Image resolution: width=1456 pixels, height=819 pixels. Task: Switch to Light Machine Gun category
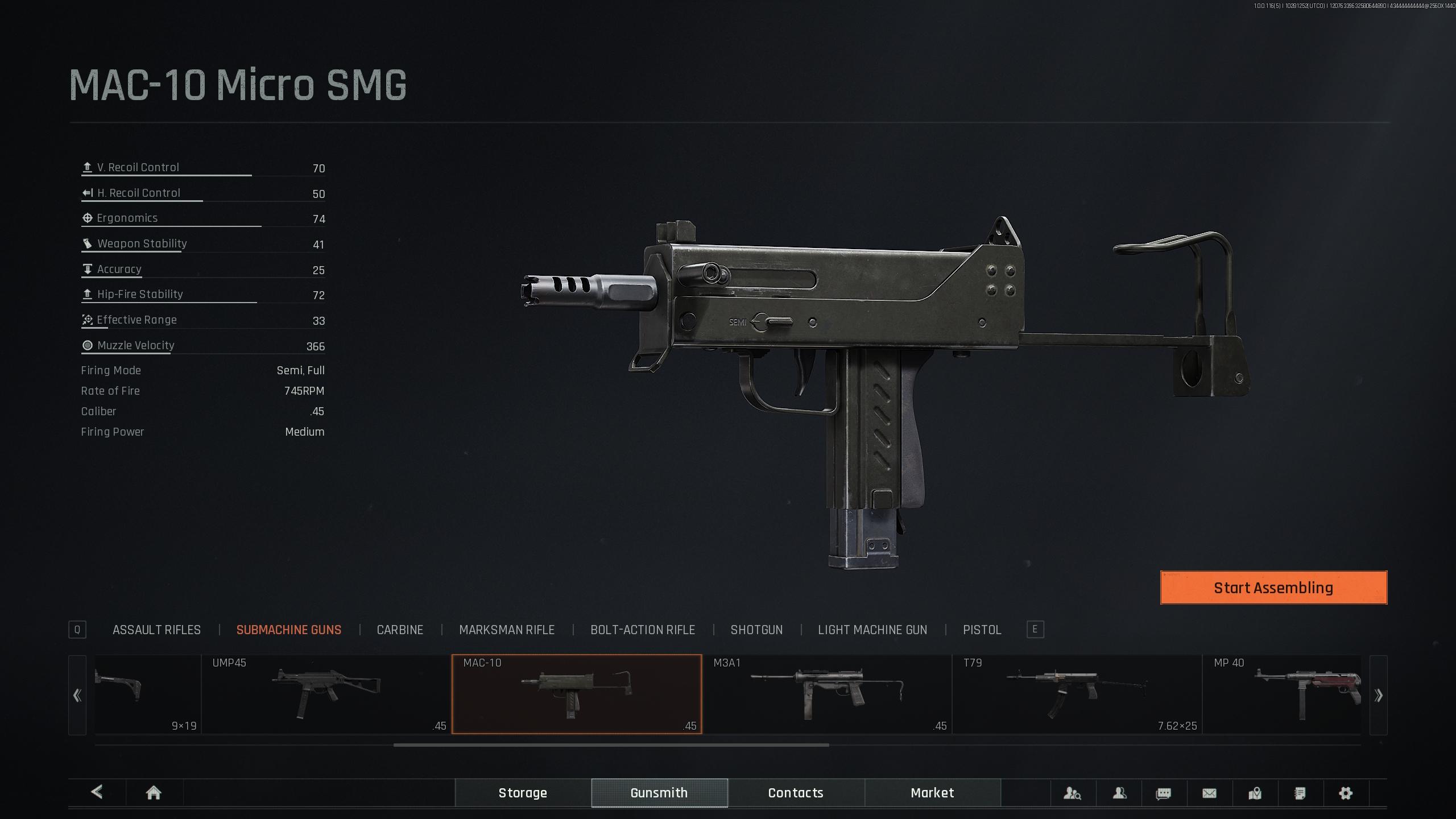[872, 630]
